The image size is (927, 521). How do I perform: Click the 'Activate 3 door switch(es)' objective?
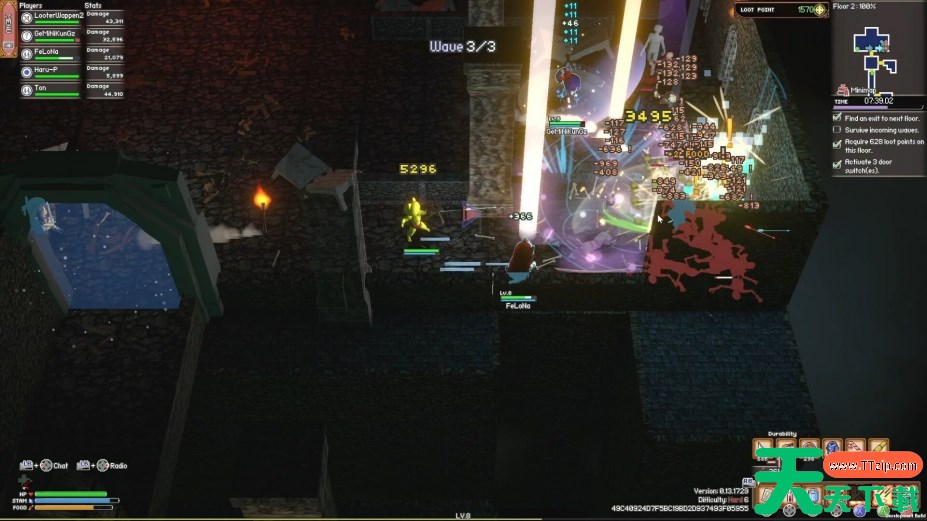[873, 165]
